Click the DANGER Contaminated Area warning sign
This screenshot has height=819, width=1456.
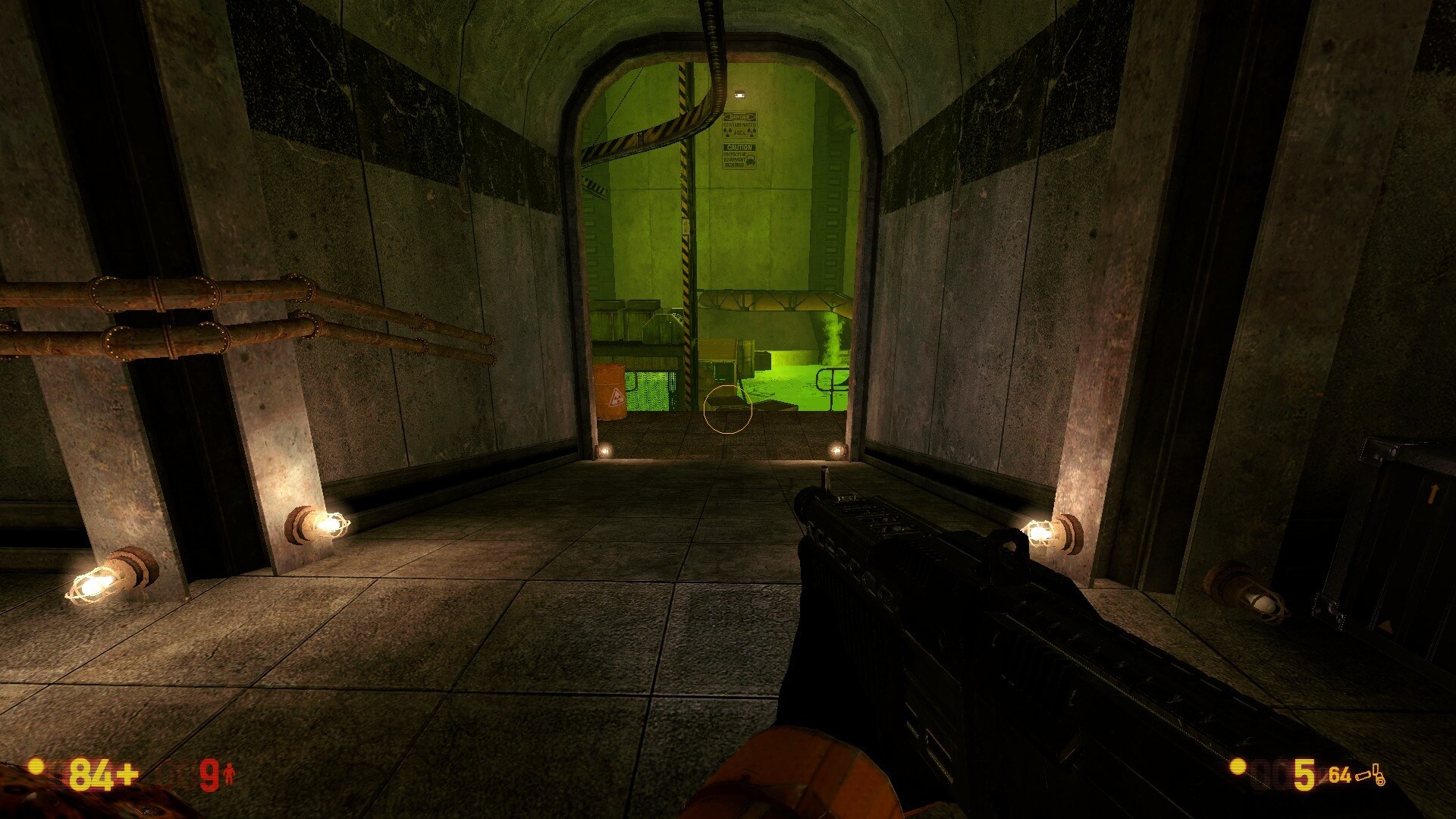739,124
